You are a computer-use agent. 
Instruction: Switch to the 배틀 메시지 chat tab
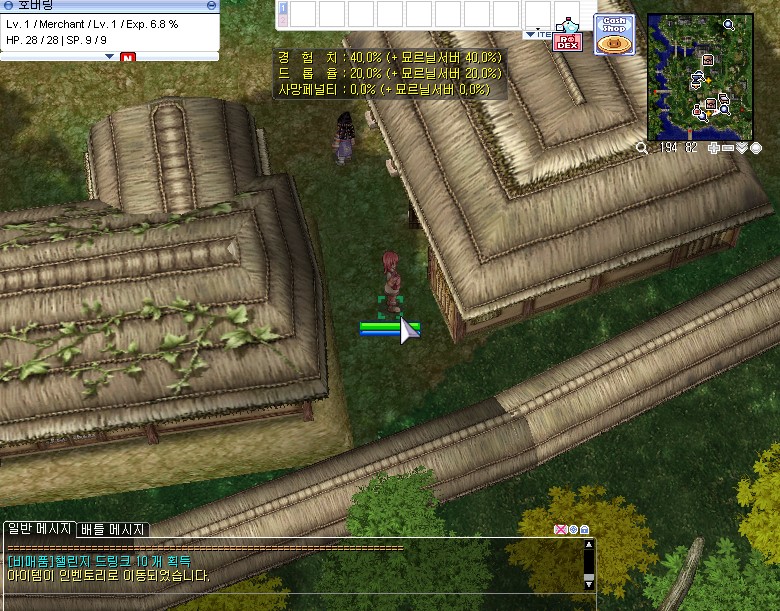pos(113,529)
